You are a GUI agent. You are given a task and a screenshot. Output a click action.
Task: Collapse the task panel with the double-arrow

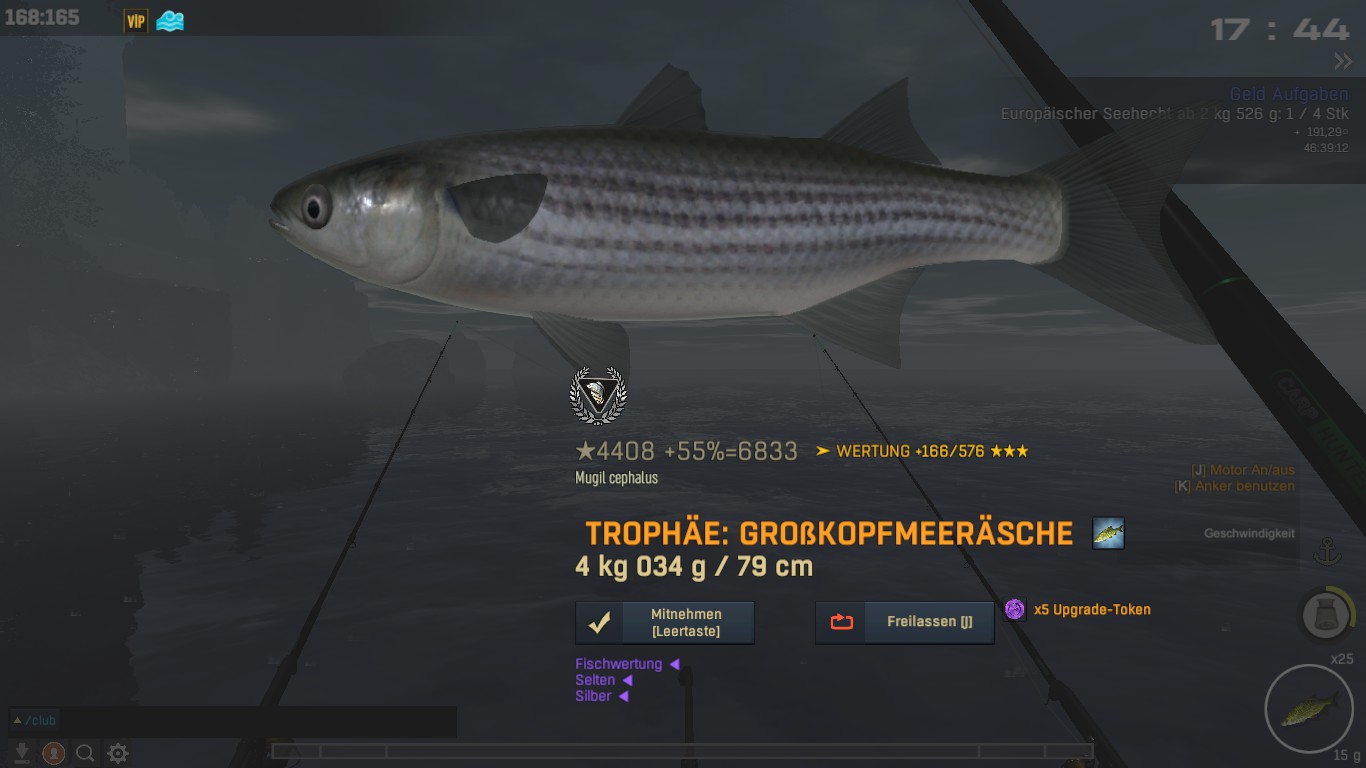[x=1342, y=62]
